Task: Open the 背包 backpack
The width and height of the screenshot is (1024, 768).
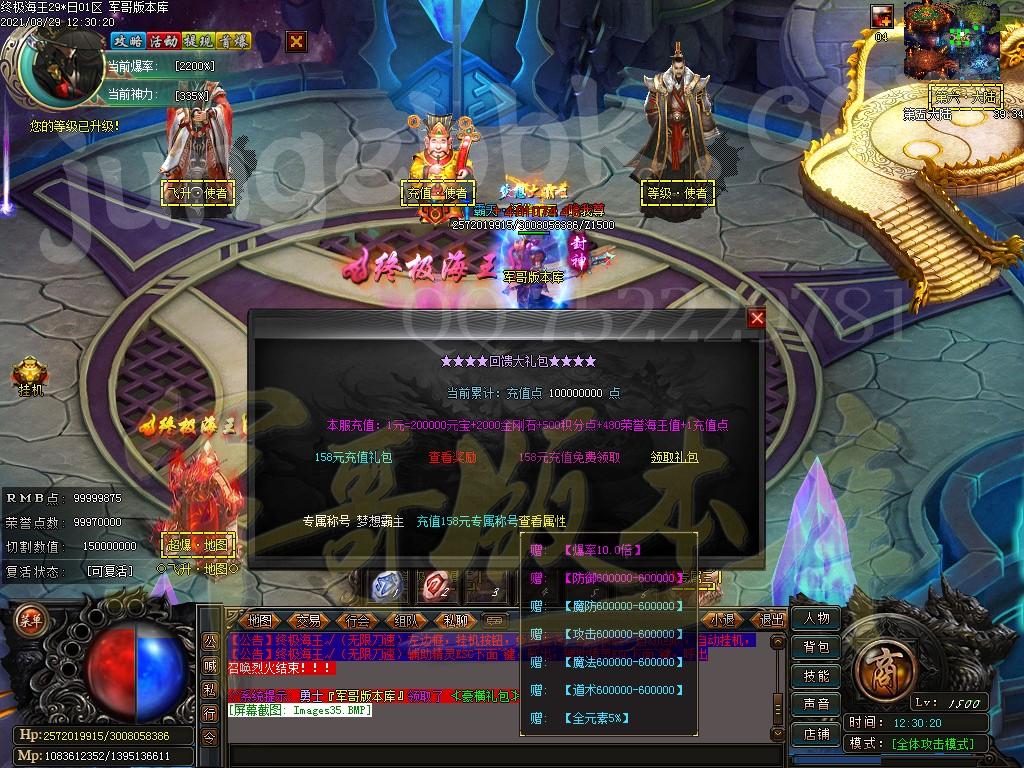Action: [x=816, y=647]
